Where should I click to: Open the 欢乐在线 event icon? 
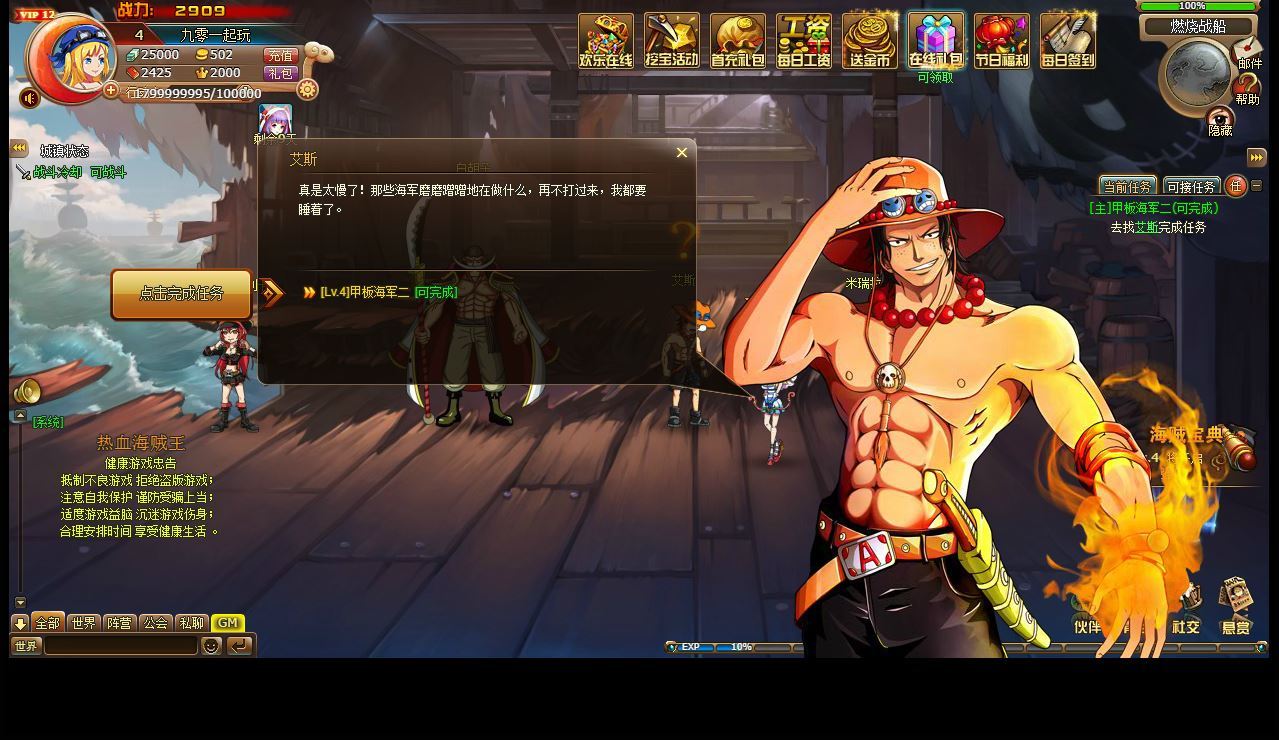point(606,41)
